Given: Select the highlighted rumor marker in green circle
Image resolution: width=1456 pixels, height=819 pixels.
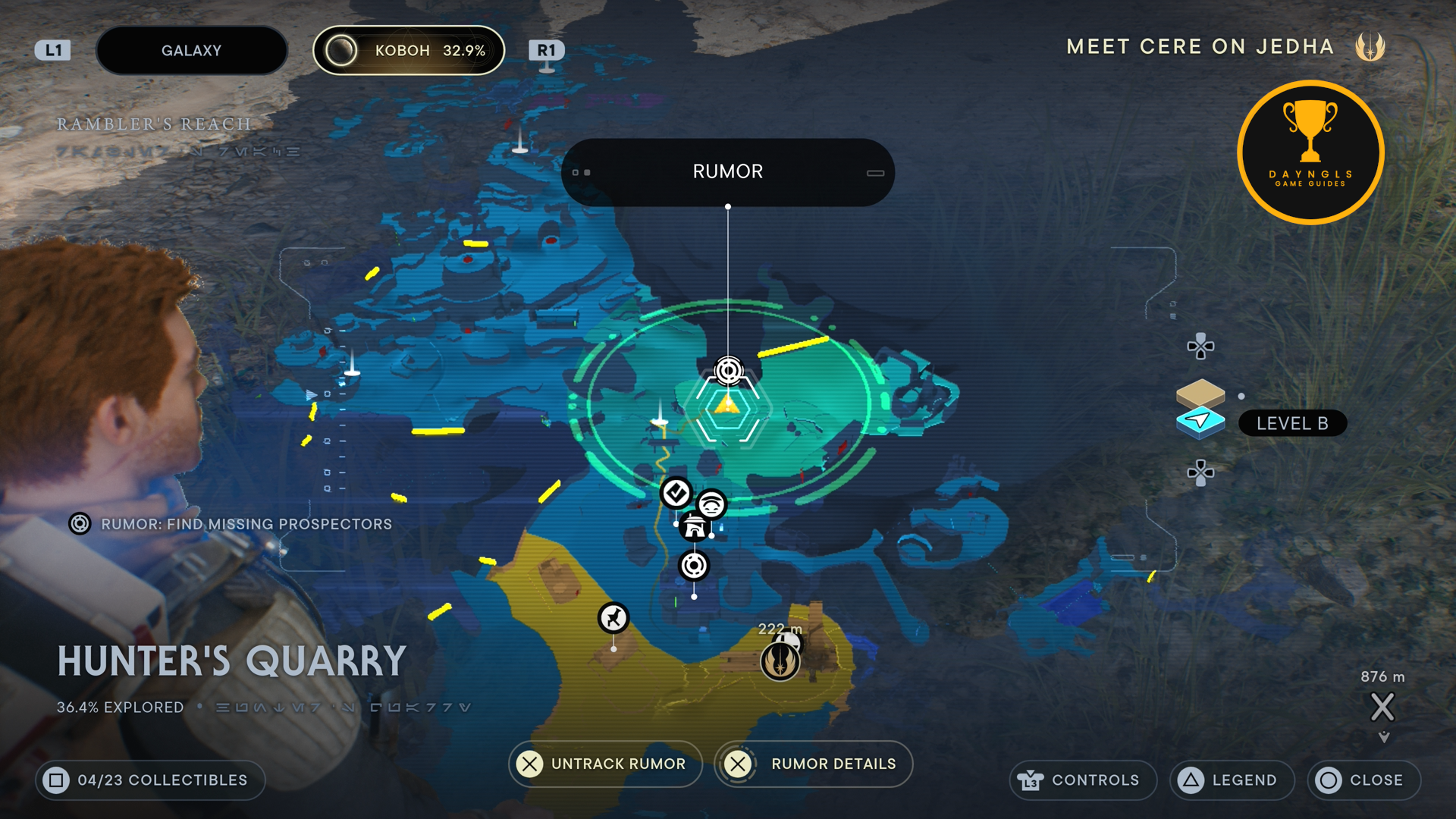Looking at the screenshot, I should point(729,371).
